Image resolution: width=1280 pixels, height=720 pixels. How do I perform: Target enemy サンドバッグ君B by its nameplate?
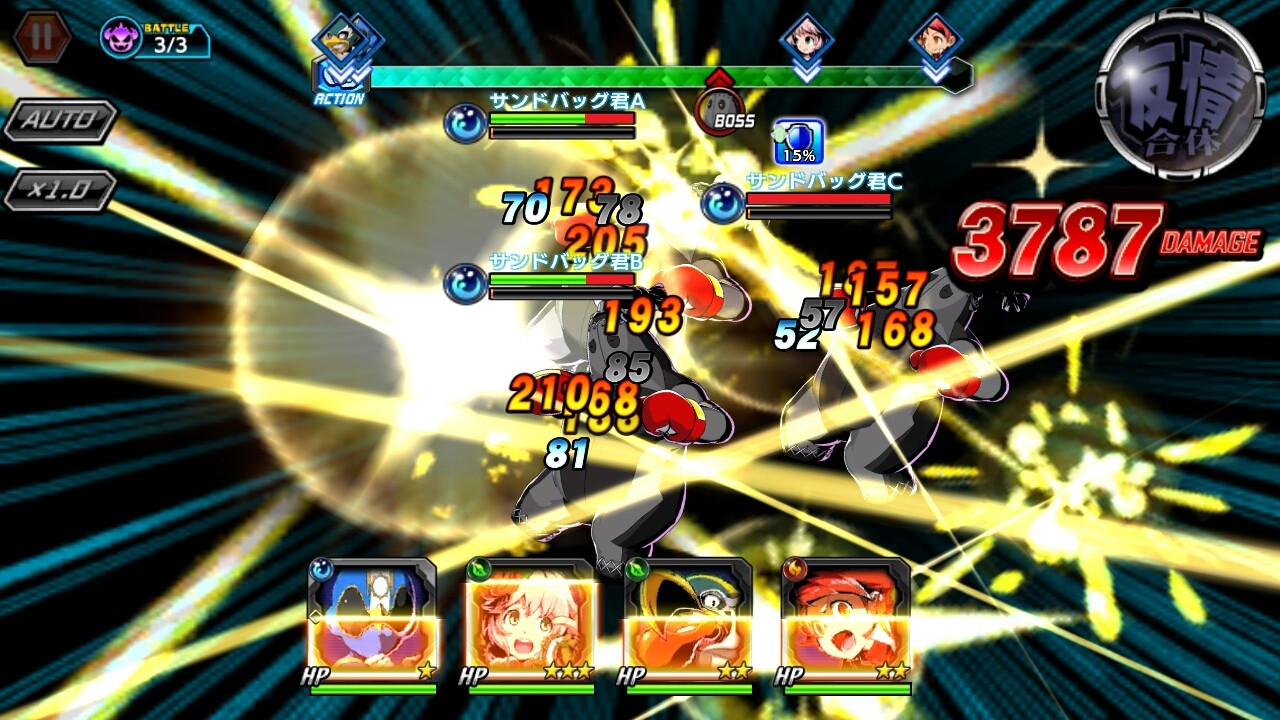566,261
